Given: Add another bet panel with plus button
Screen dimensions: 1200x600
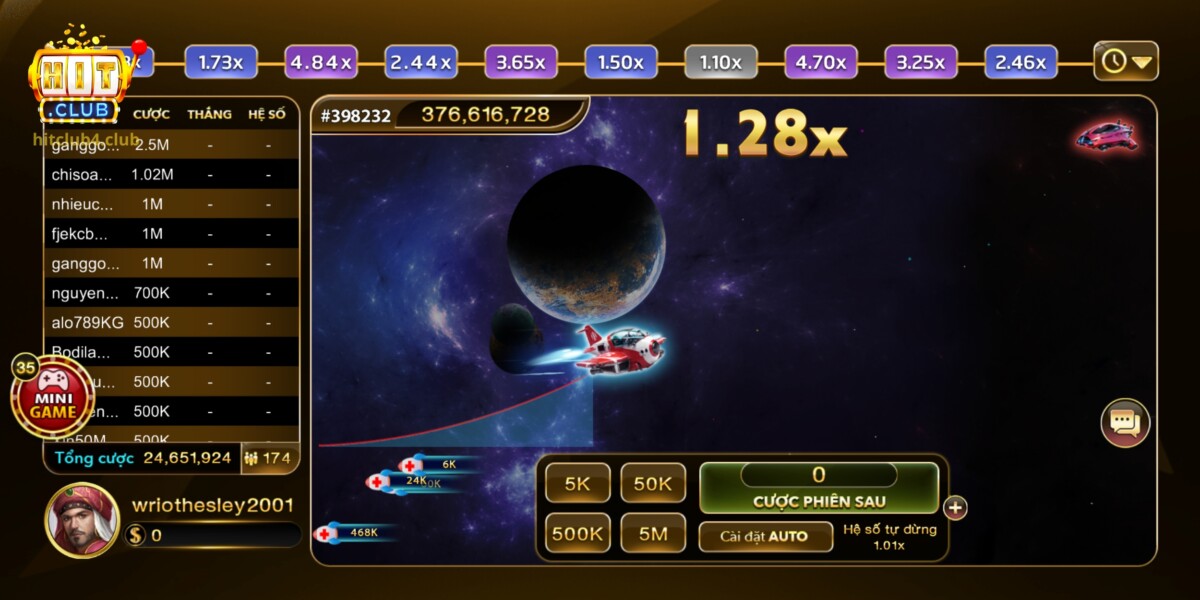Looking at the screenshot, I should [956, 508].
